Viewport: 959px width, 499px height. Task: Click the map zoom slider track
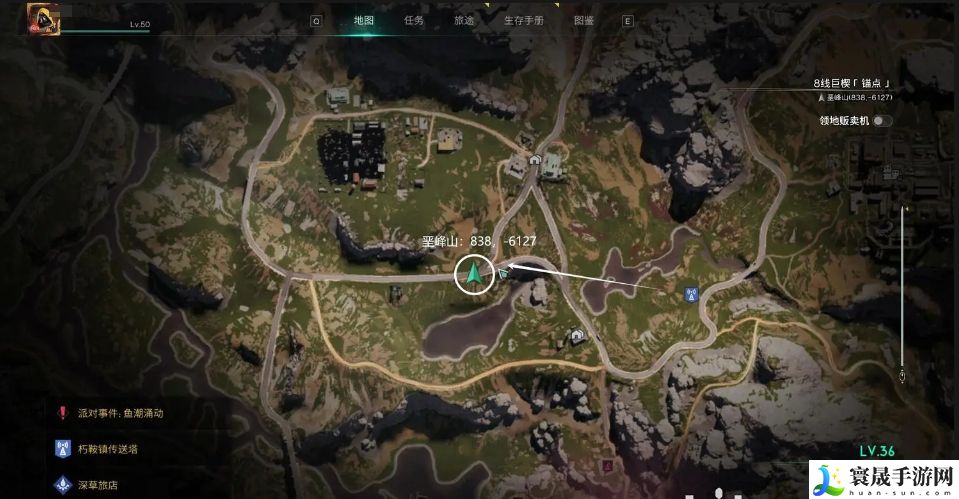tap(903, 290)
